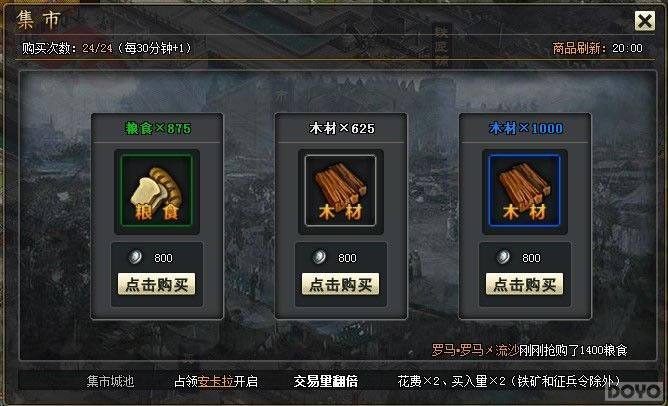
Task: Select the 木材×625 wood icon
Action: (341, 190)
